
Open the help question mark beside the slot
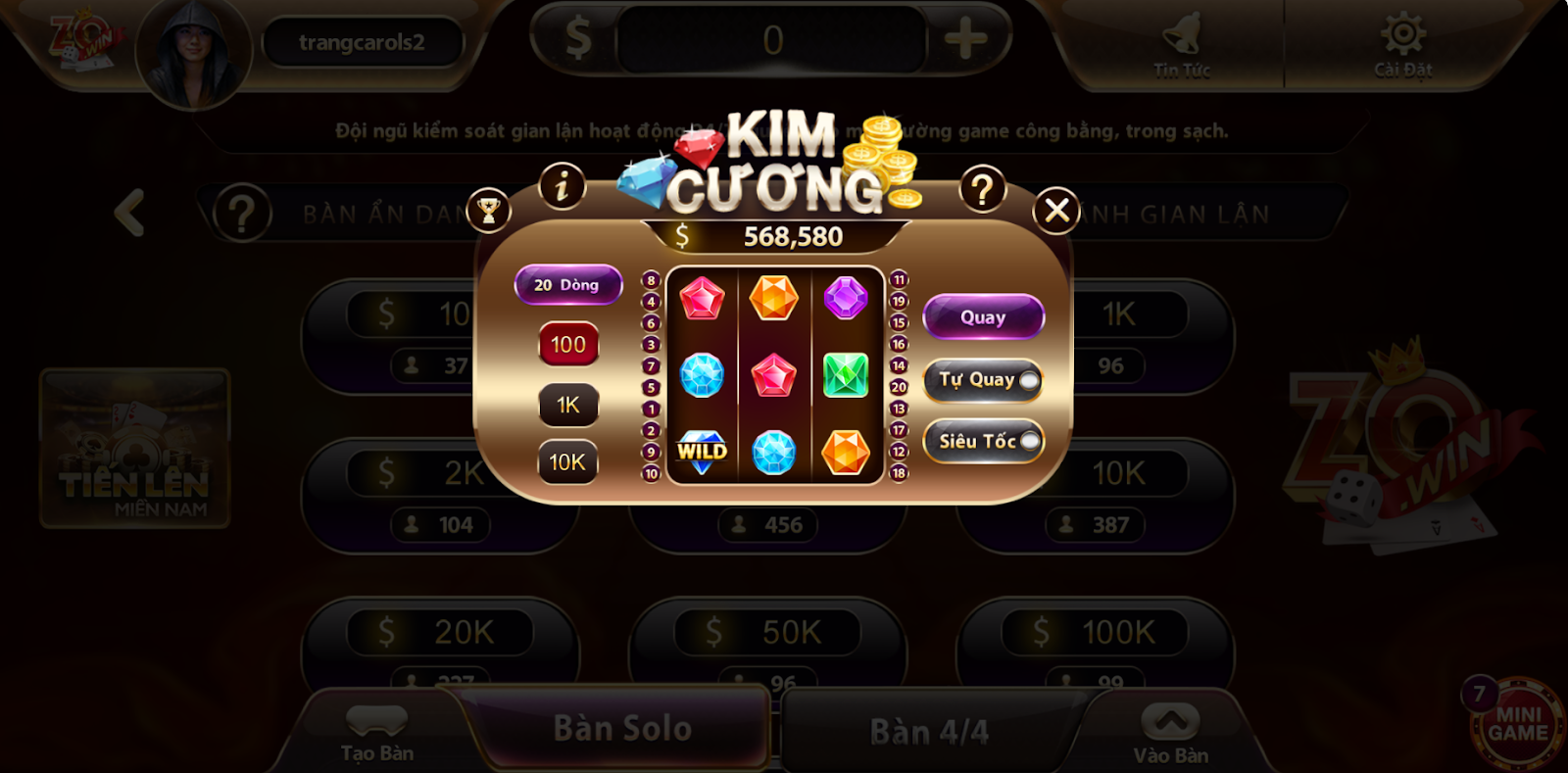coord(983,188)
